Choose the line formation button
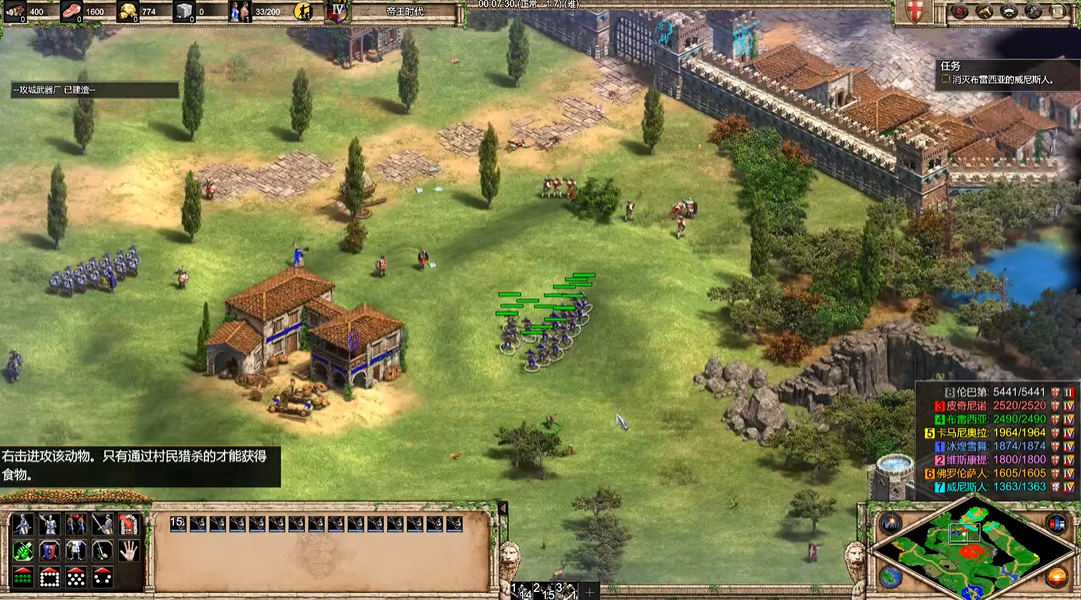 click(x=23, y=577)
